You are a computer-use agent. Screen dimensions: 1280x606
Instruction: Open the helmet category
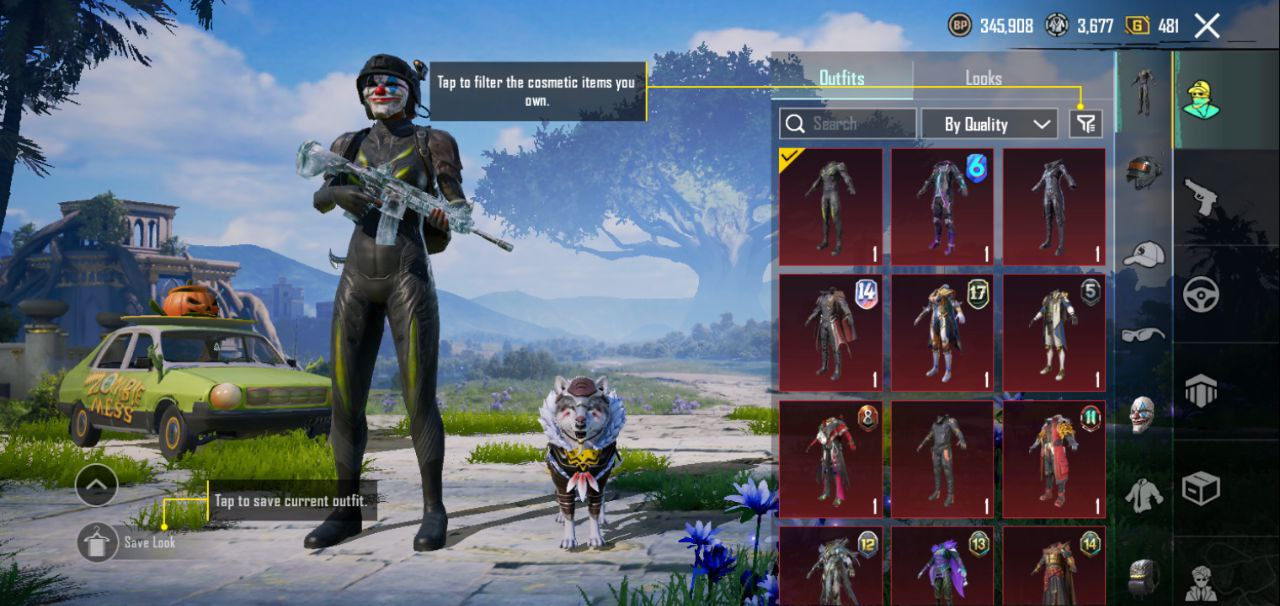1143,171
